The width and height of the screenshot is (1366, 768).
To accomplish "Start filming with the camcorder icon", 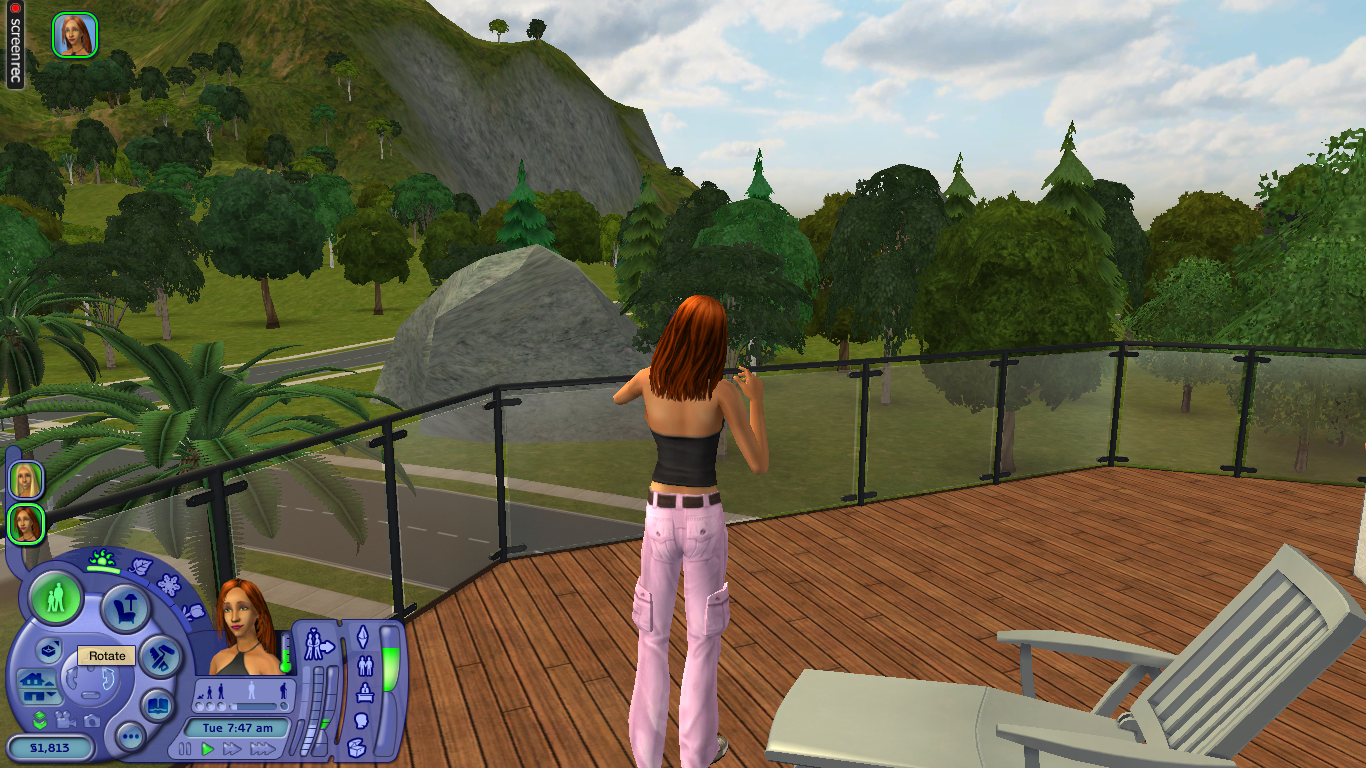I will (x=66, y=721).
